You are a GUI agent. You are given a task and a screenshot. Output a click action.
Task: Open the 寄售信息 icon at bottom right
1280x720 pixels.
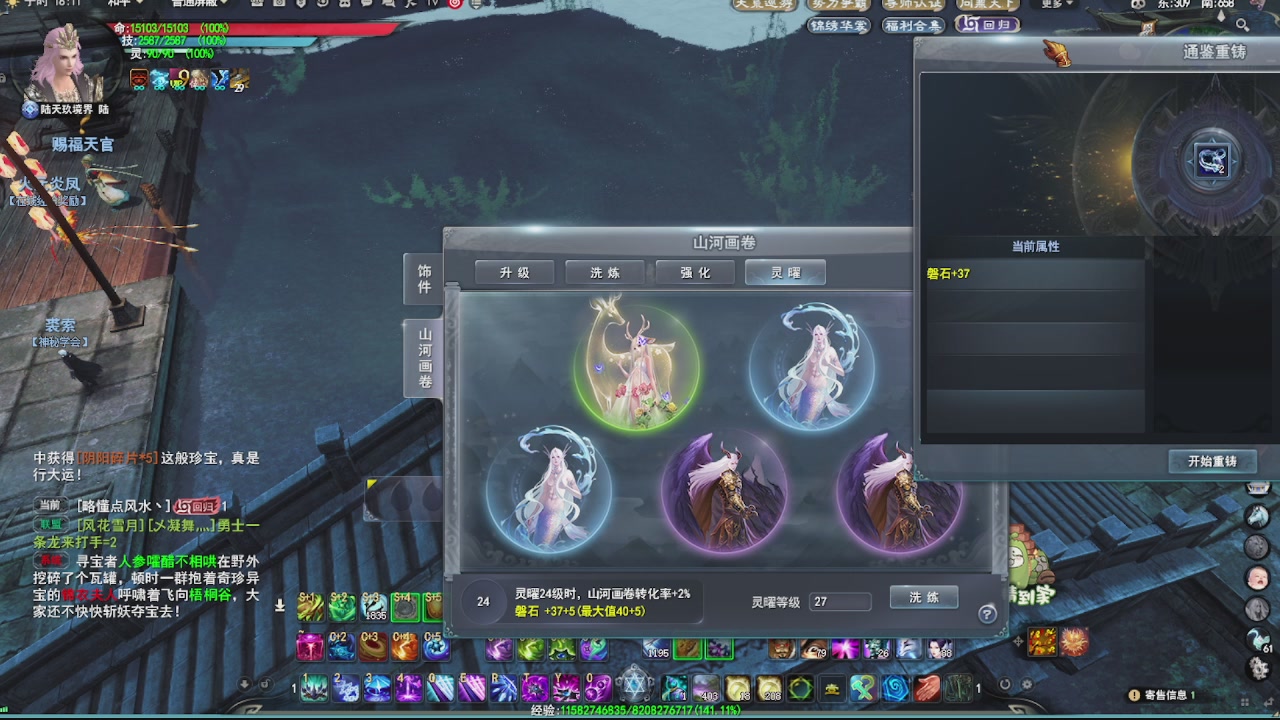[1135, 692]
